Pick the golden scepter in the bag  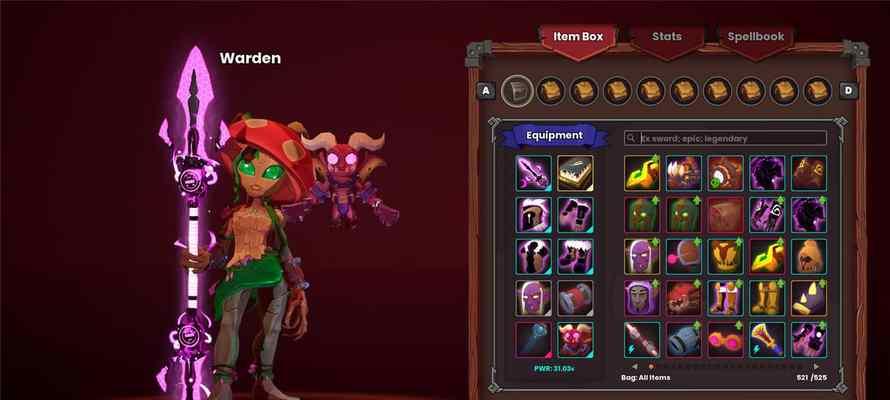pyautogui.click(x=767, y=338)
